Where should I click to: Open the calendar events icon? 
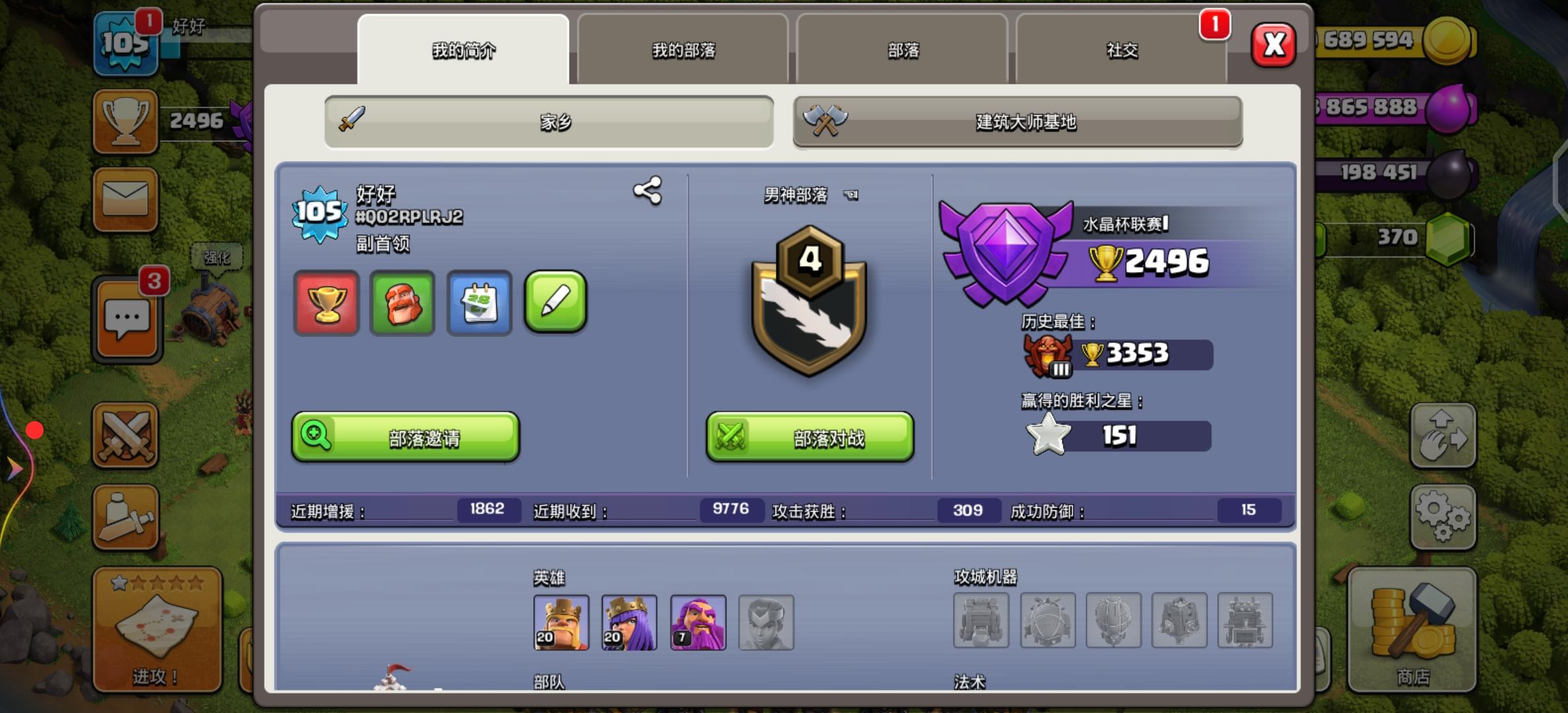(x=479, y=304)
